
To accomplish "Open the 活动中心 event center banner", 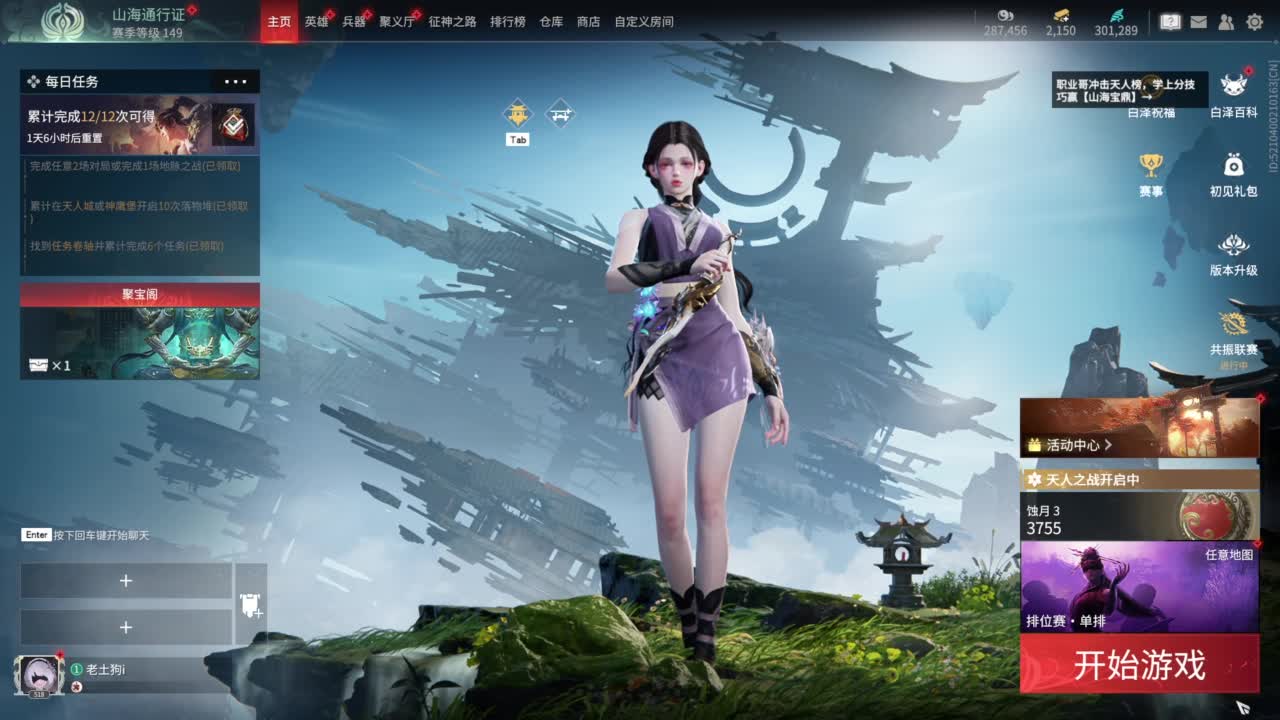I will (1139, 428).
